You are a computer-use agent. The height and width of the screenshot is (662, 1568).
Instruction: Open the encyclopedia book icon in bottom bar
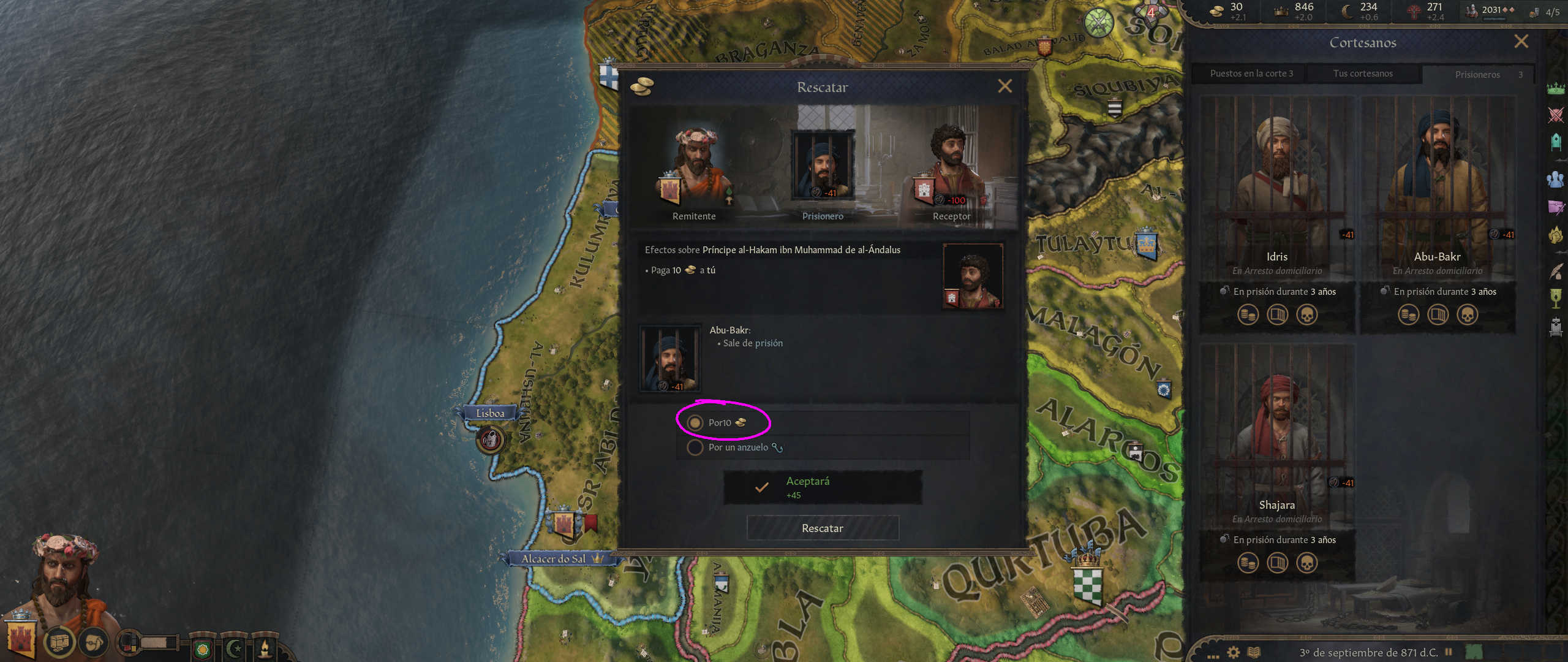pyautogui.click(x=1254, y=652)
